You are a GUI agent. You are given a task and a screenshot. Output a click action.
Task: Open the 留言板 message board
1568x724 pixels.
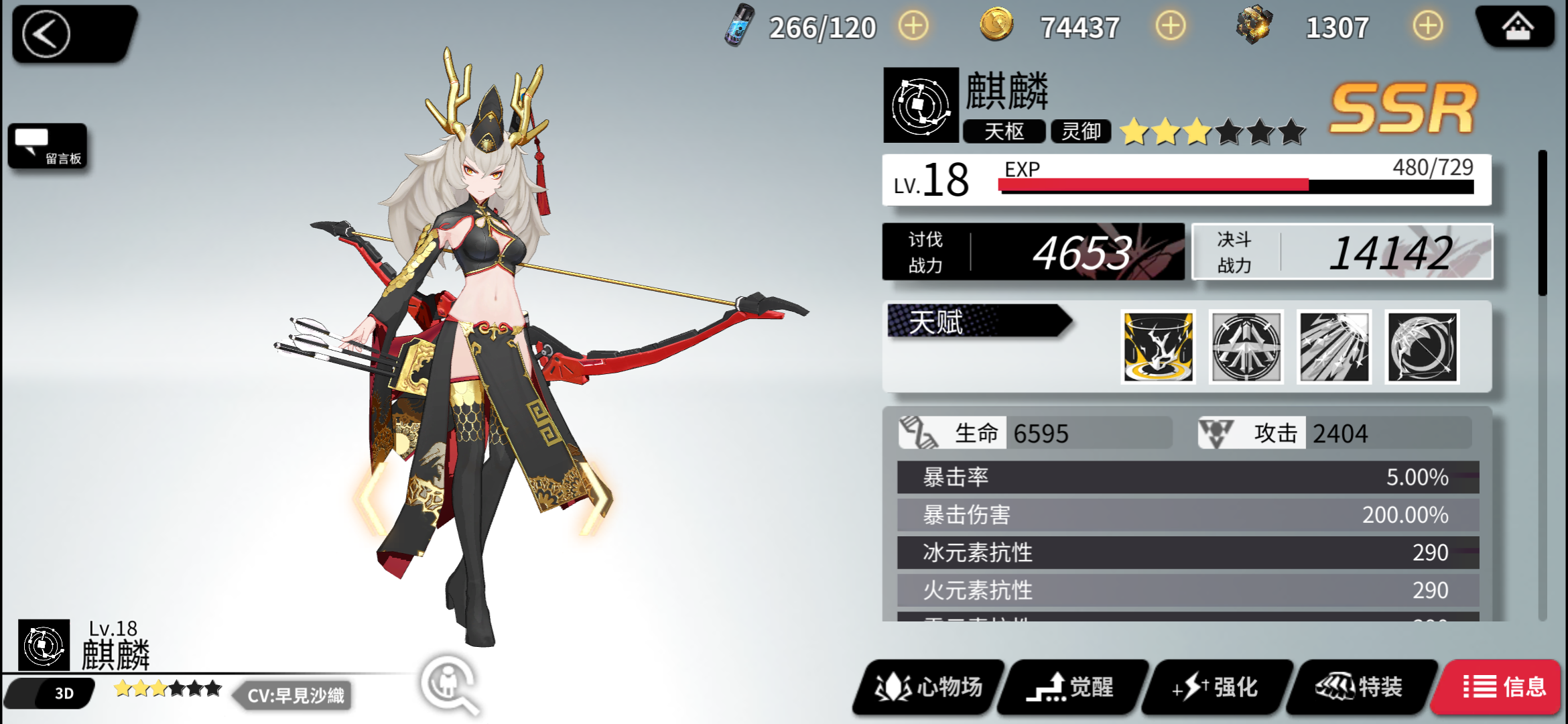48,146
